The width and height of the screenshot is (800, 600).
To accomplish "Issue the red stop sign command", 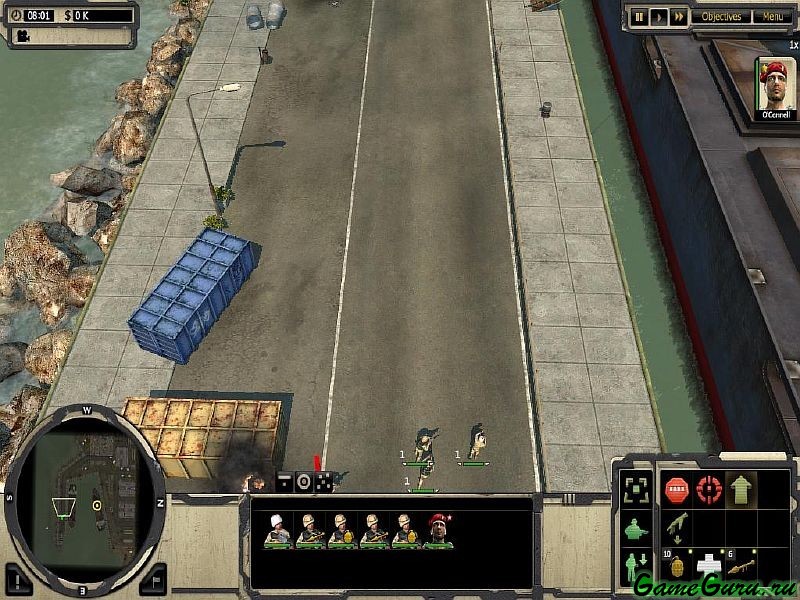I will 677,490.
